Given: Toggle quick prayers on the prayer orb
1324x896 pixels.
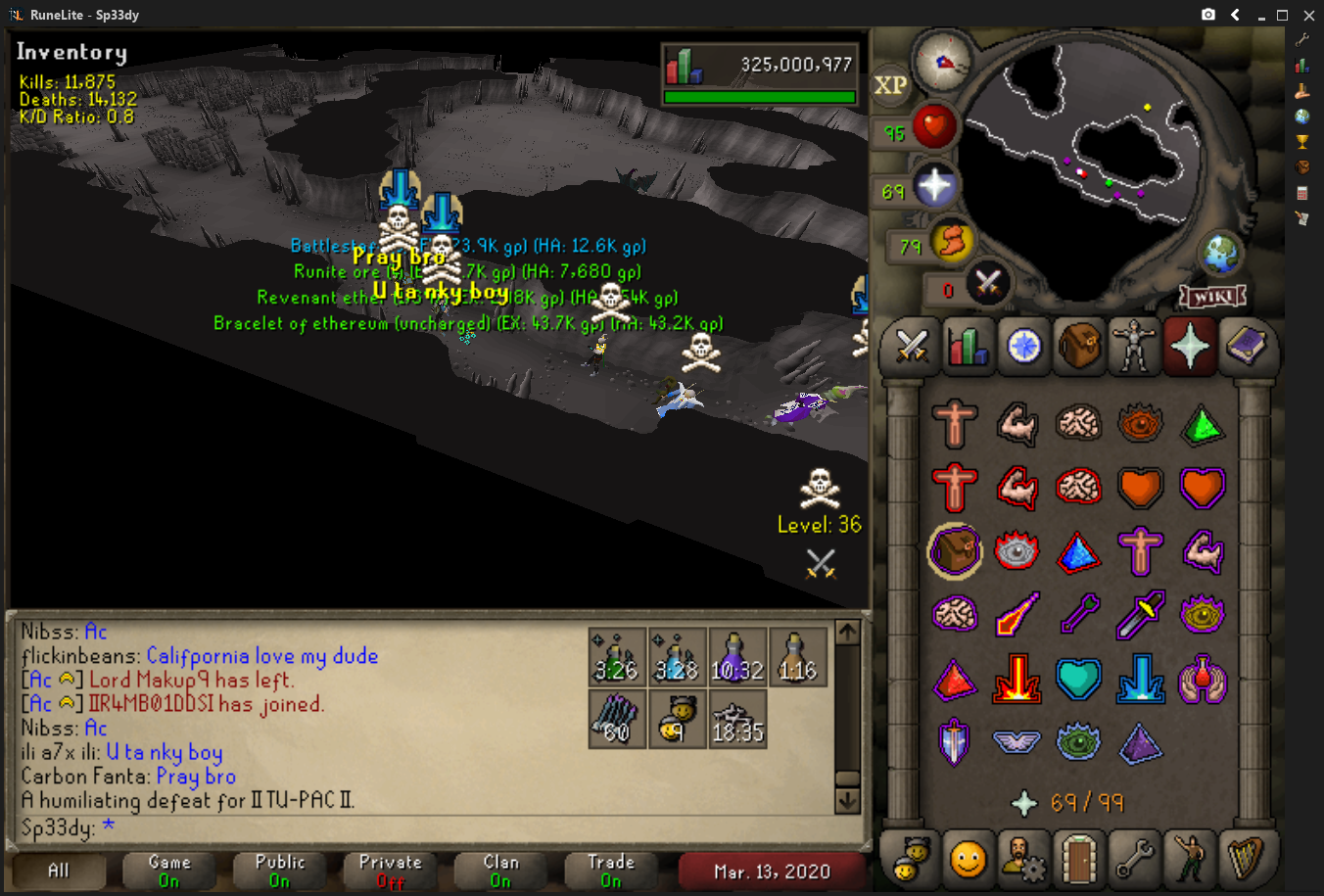Looking at the screenshot, I should point(935,186).
